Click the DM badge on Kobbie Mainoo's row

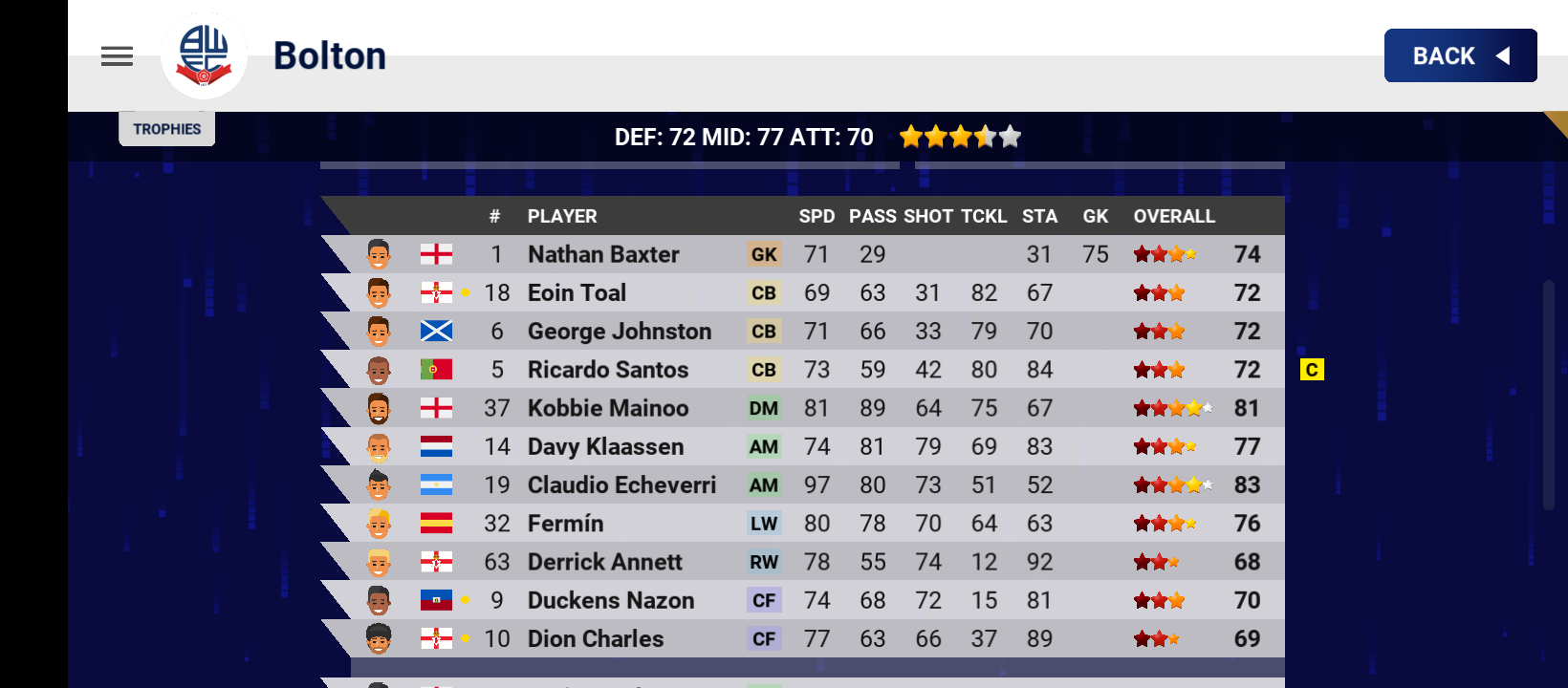coord(764,408)
